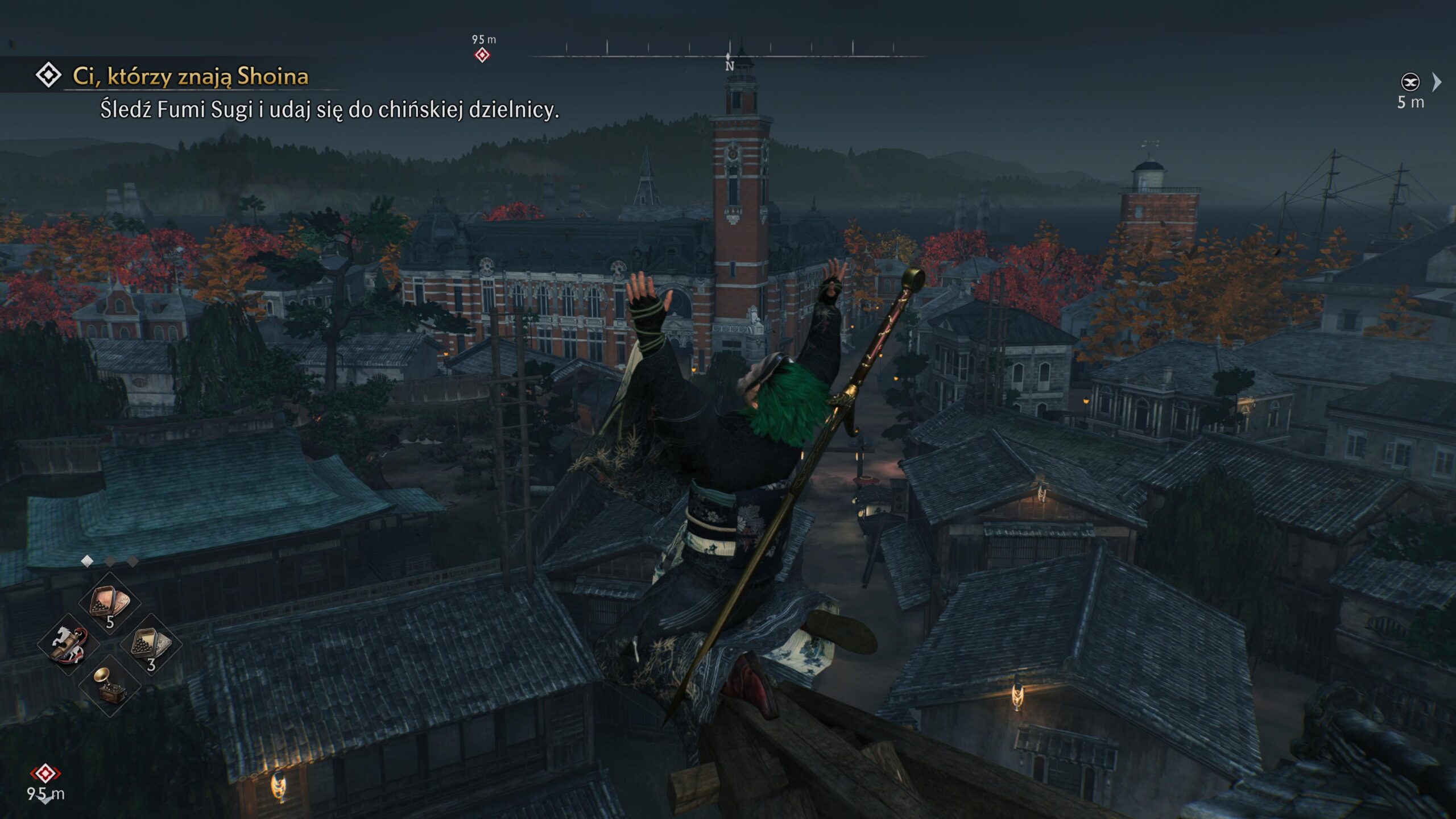Use the pill tin with 5 remaining
The width and height of the screenshot is (1456, 819).
pyautogui.click(x=110, y=603)
